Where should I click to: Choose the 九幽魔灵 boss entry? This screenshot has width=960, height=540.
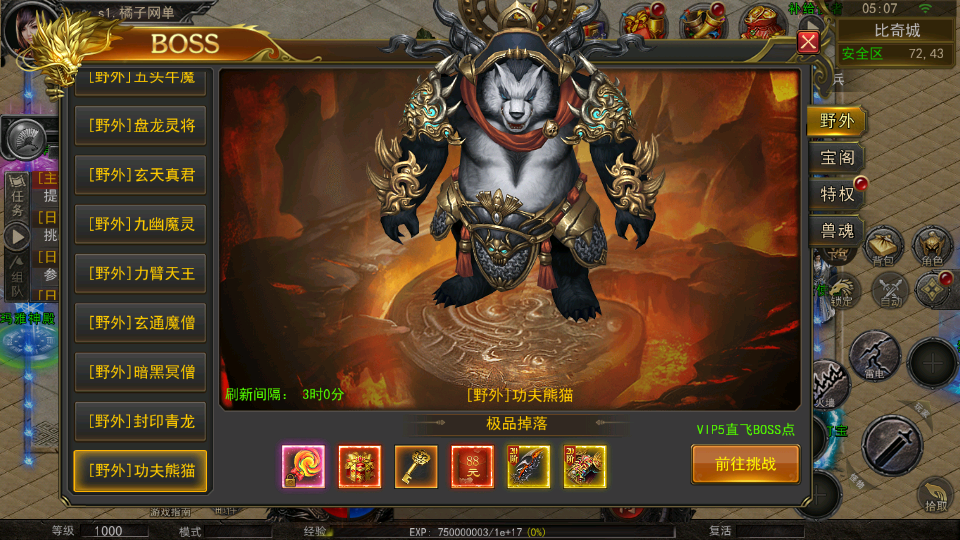140,224
